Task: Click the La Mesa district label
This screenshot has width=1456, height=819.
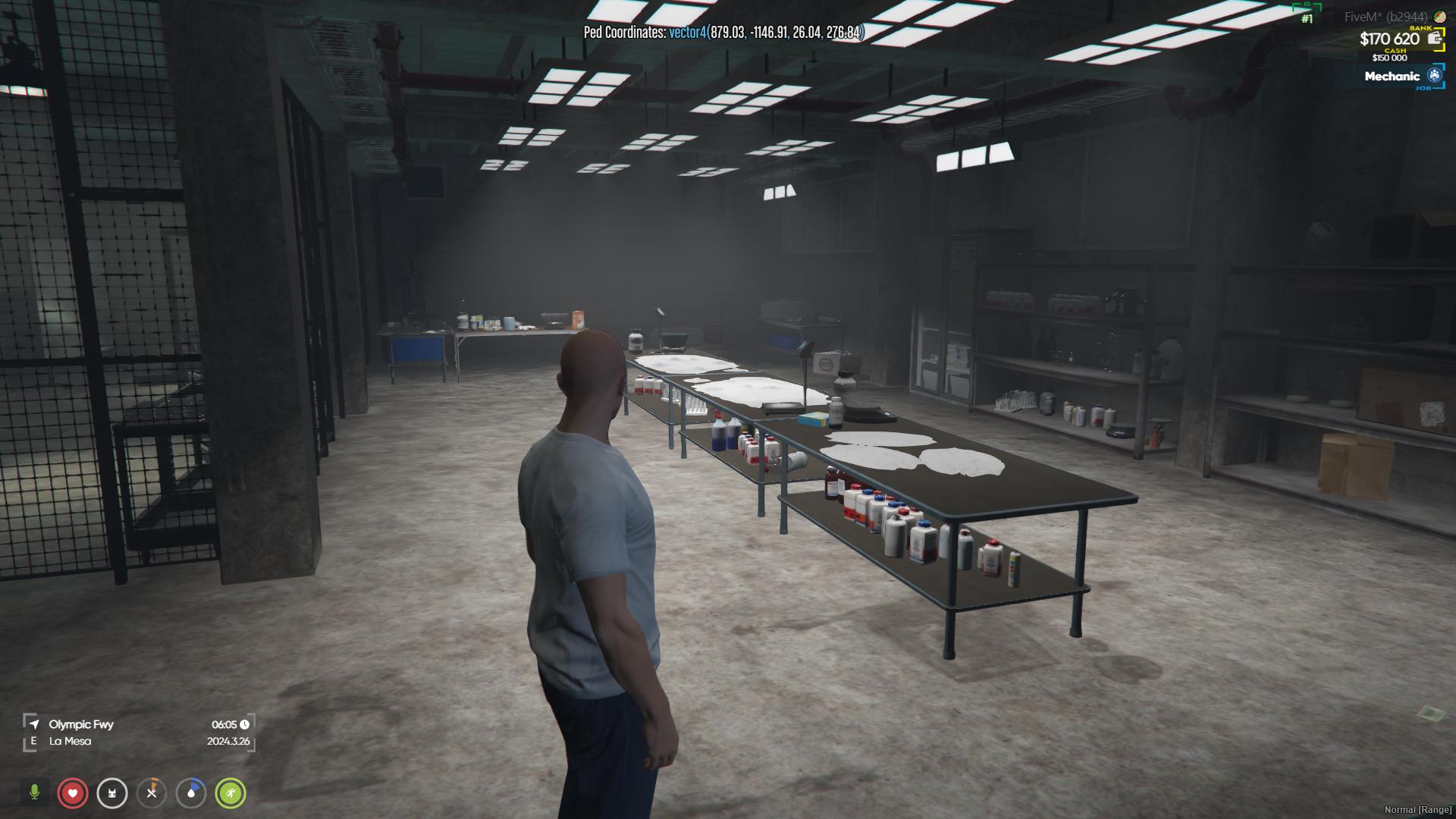Action: [x=70, y=741]
